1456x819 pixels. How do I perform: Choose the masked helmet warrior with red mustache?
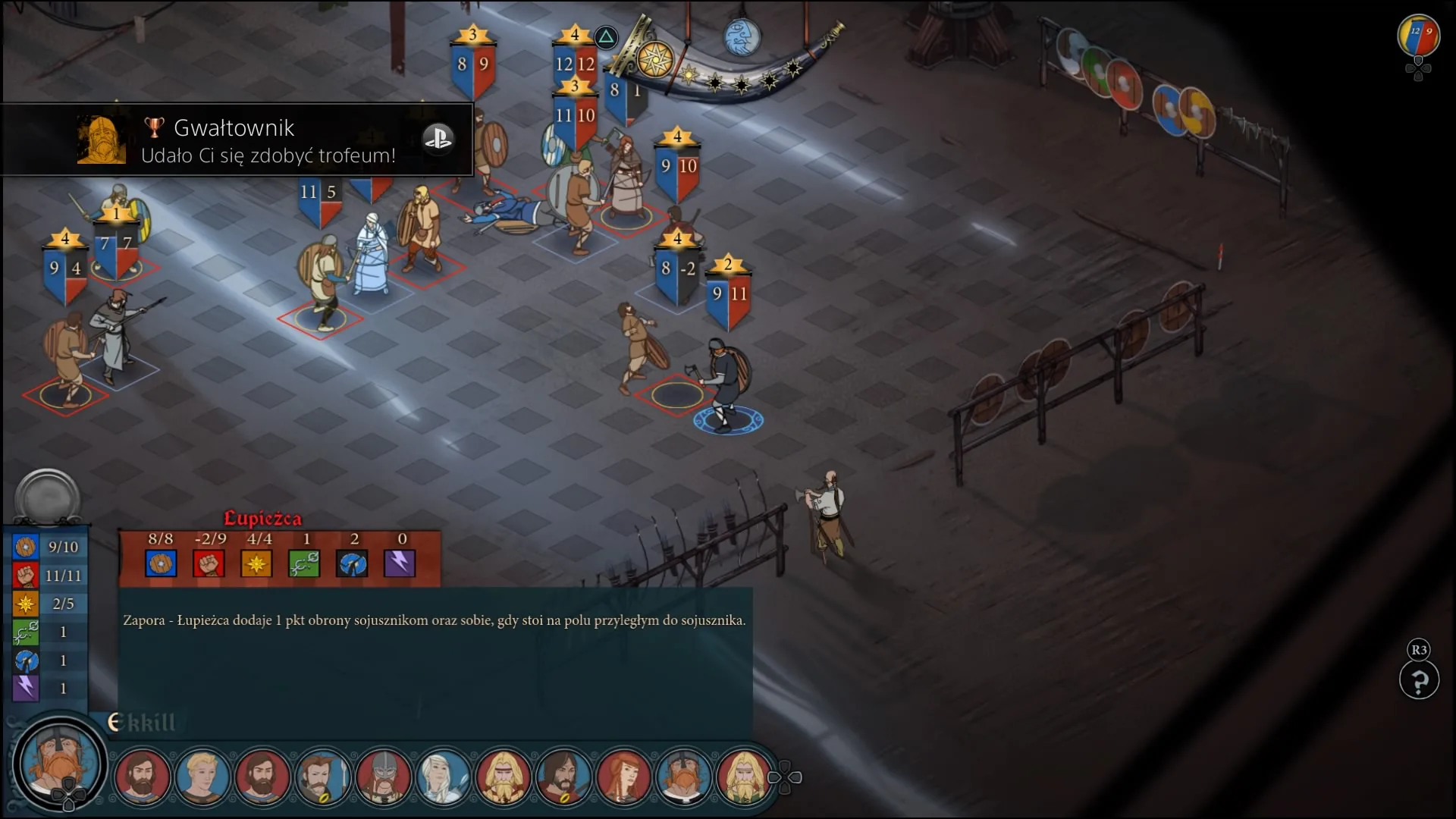pos(383,776)
